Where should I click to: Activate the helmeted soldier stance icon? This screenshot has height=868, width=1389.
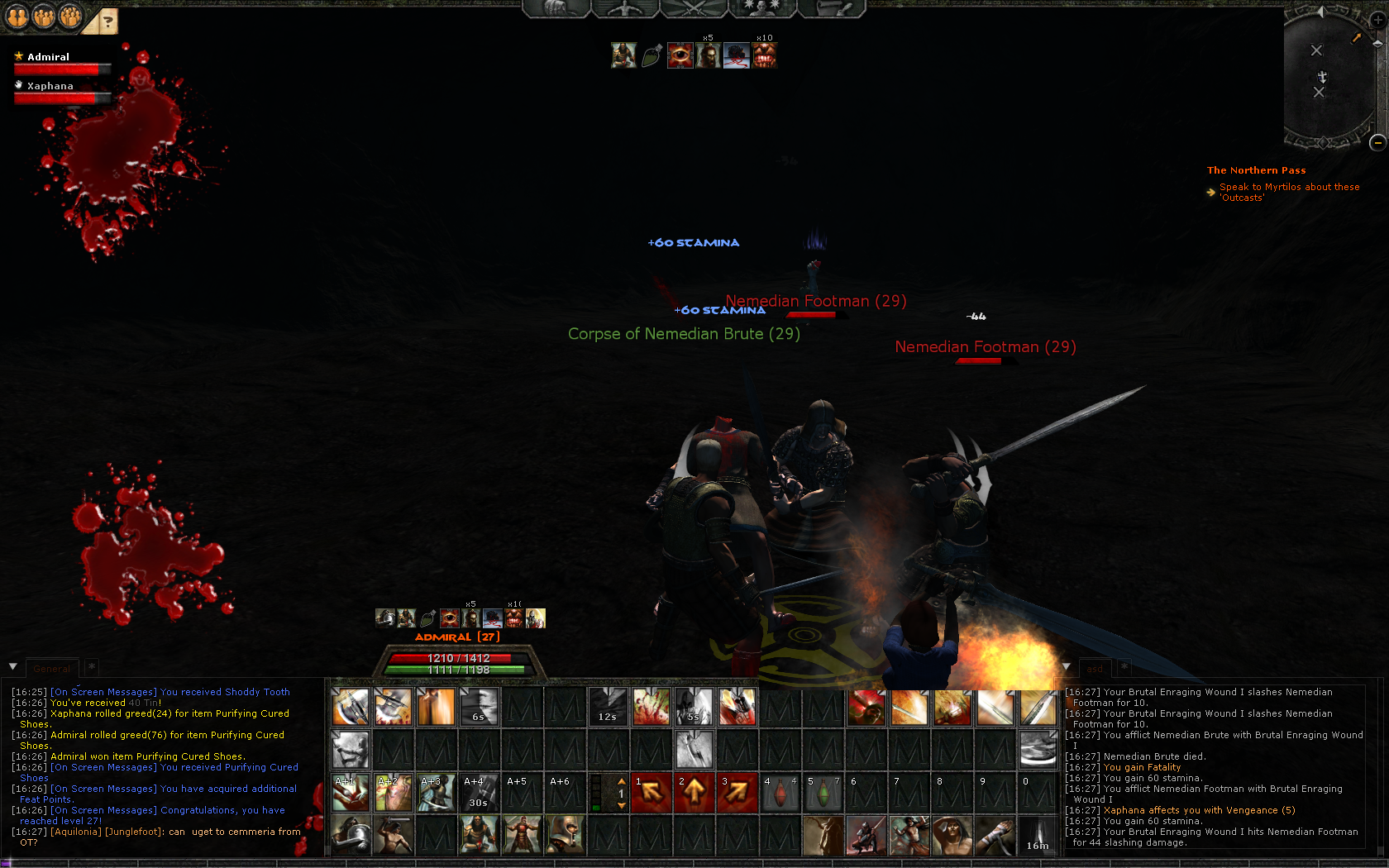[x=350, y=835]
